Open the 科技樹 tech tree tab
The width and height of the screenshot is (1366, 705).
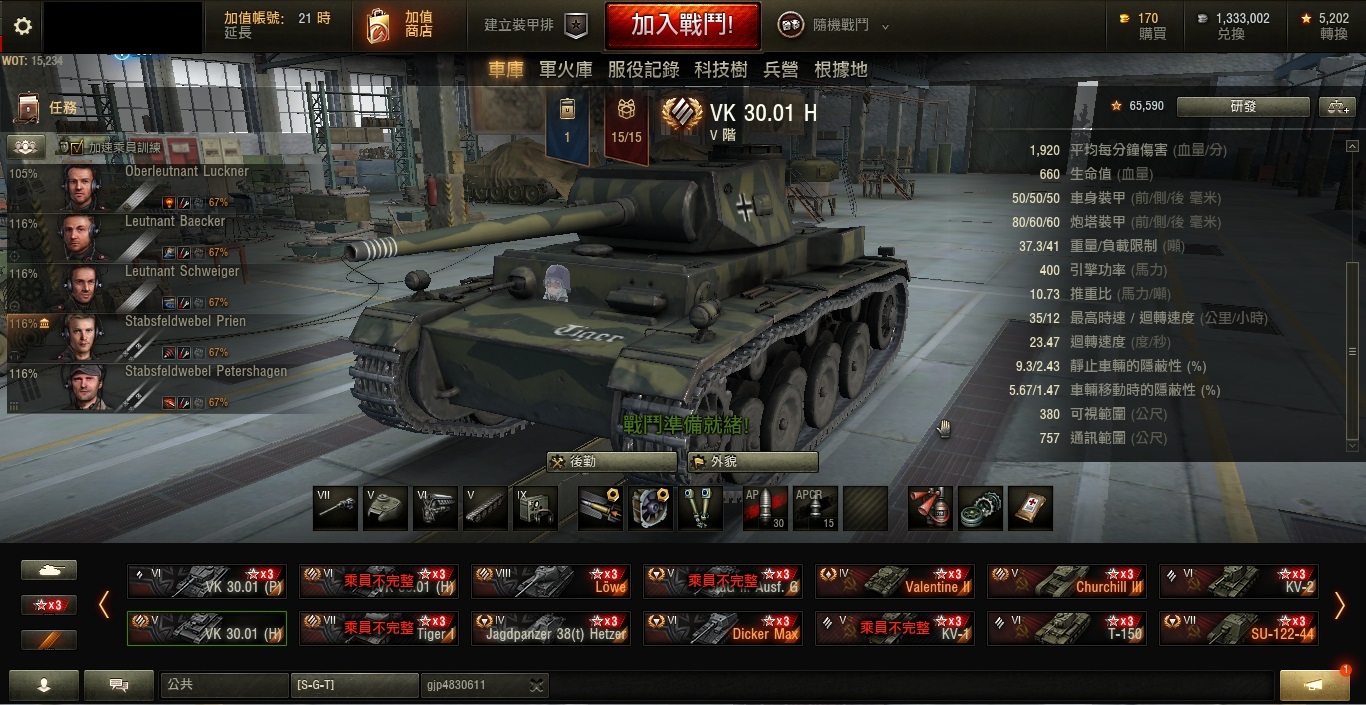(720, 69)
